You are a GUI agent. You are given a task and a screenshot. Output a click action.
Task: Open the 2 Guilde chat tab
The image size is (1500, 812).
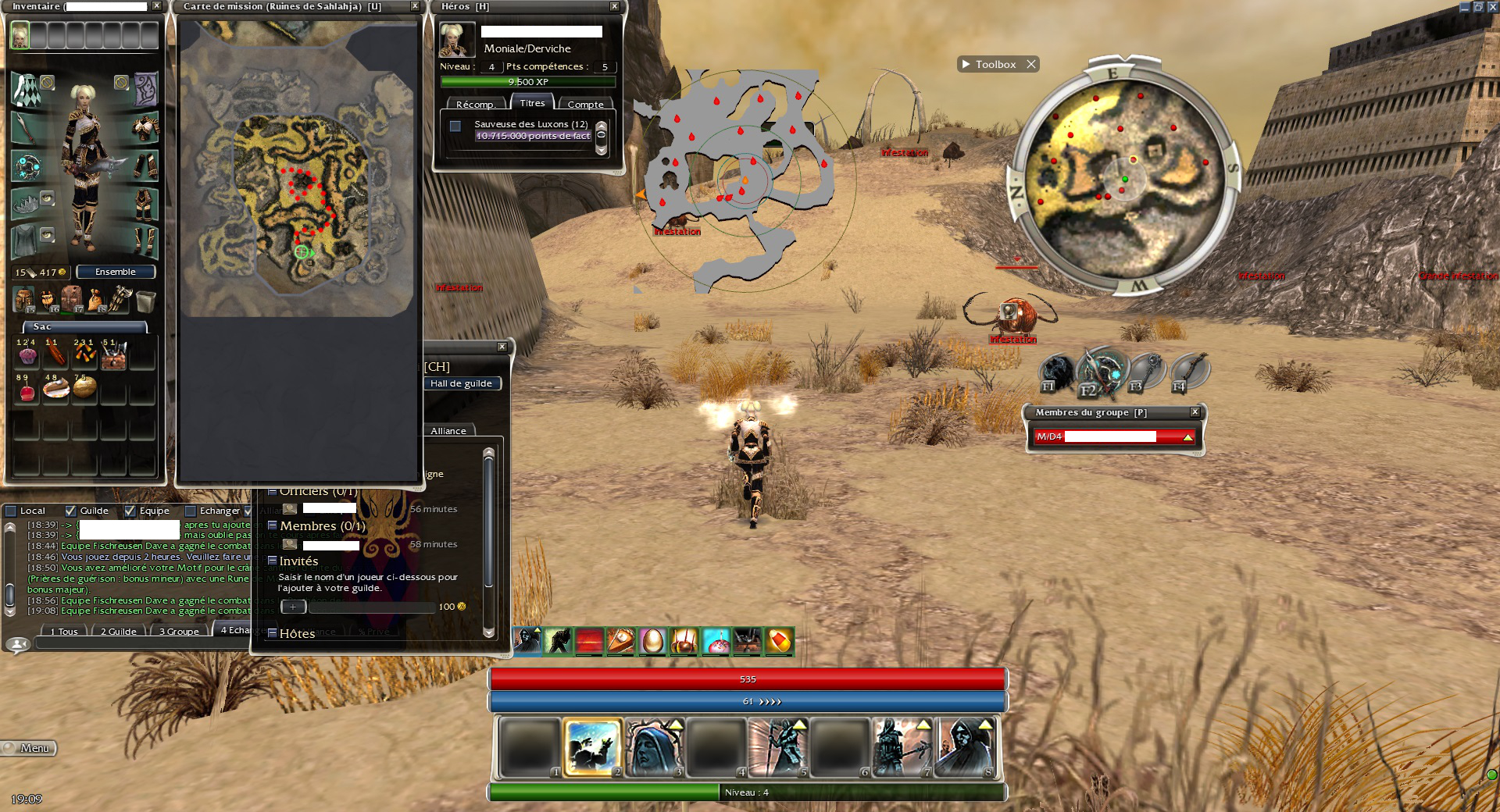119,632
